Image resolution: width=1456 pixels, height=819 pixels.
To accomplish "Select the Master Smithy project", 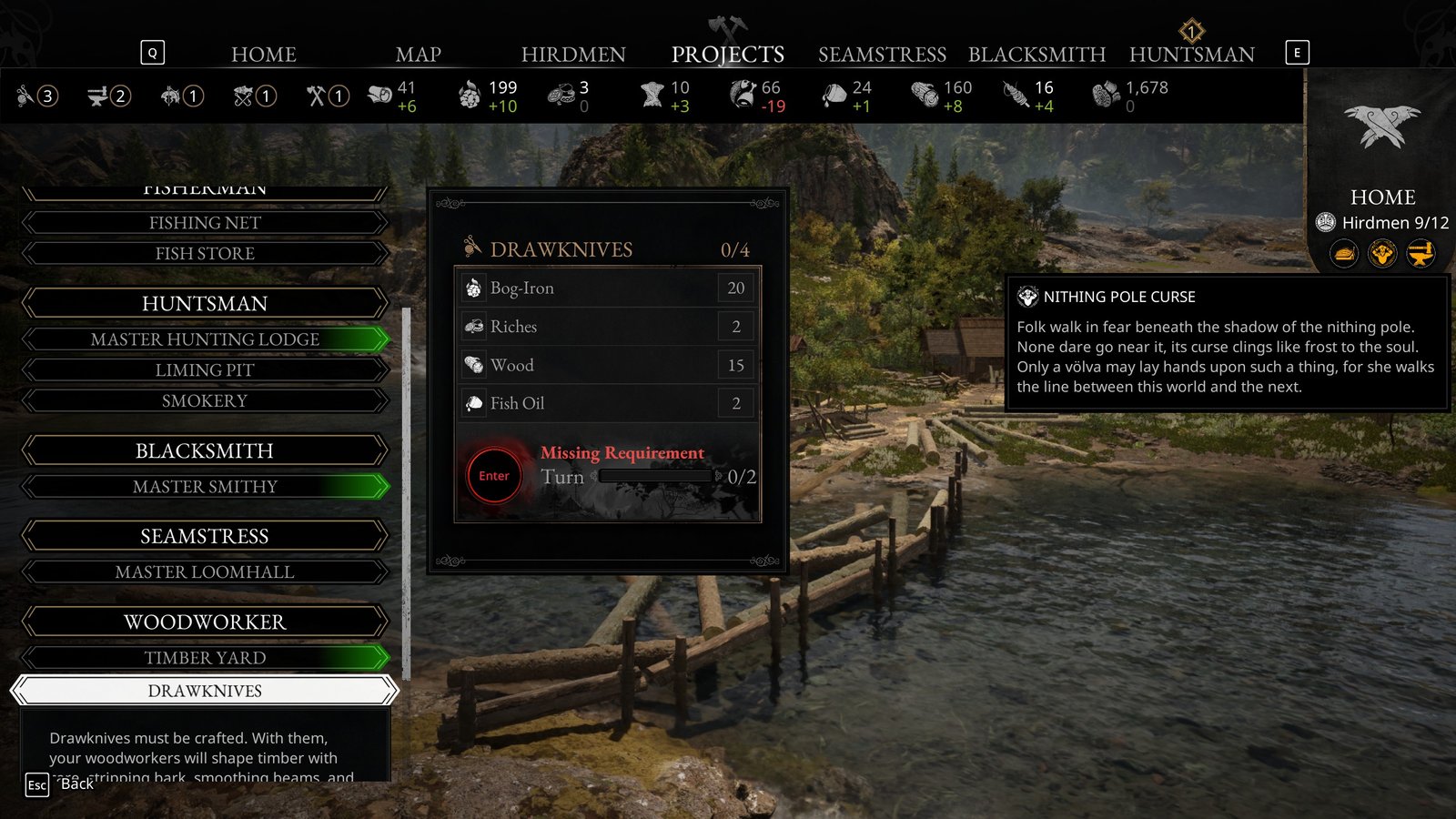I will (x=205, y=487).
